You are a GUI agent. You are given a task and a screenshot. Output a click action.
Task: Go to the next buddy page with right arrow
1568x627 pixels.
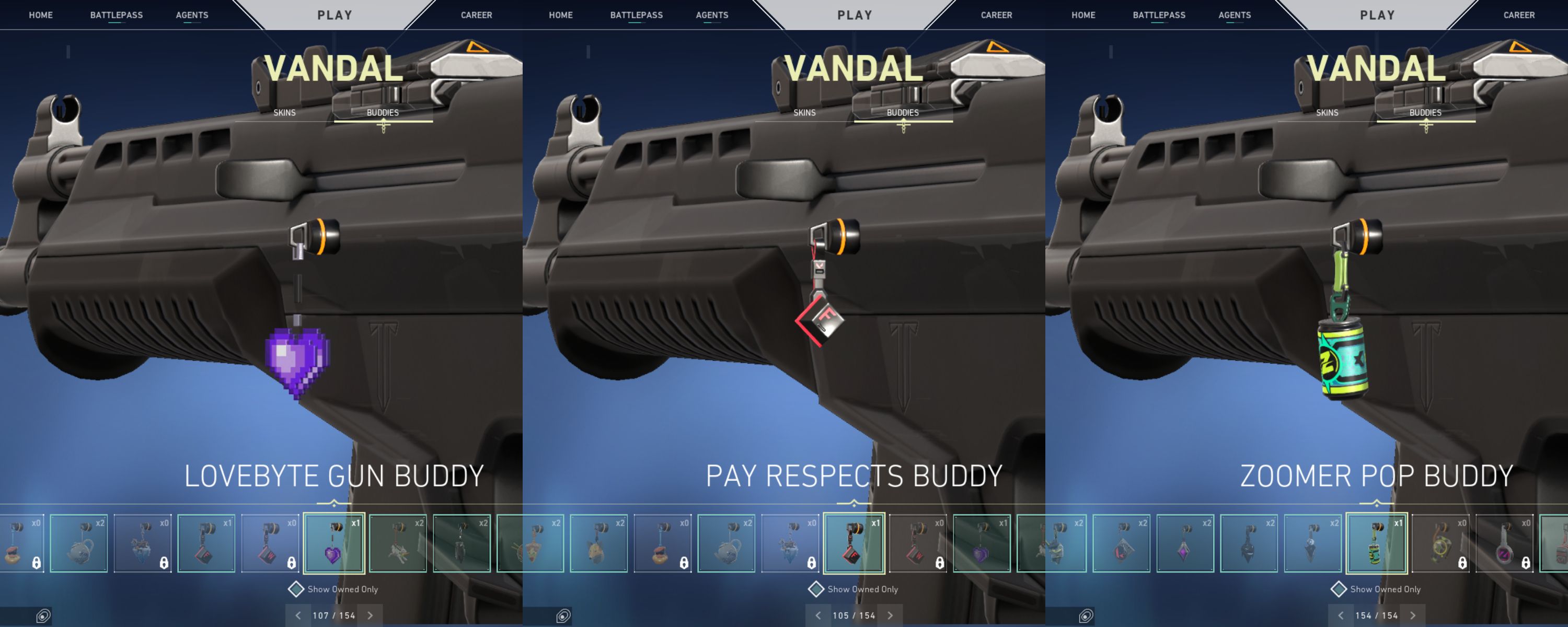[x=370, y=616]
